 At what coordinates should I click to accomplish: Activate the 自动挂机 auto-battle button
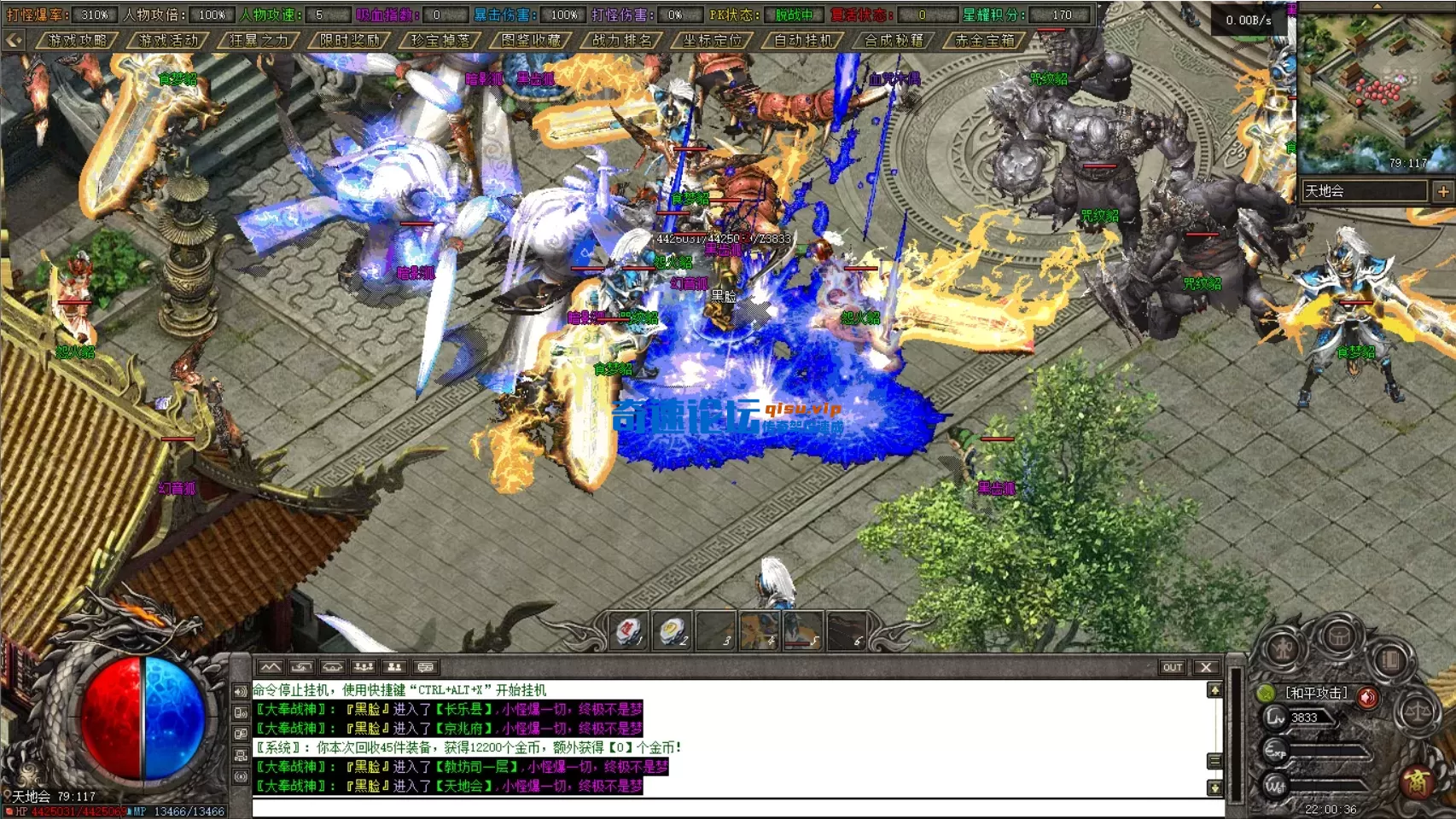click(803, 40)
